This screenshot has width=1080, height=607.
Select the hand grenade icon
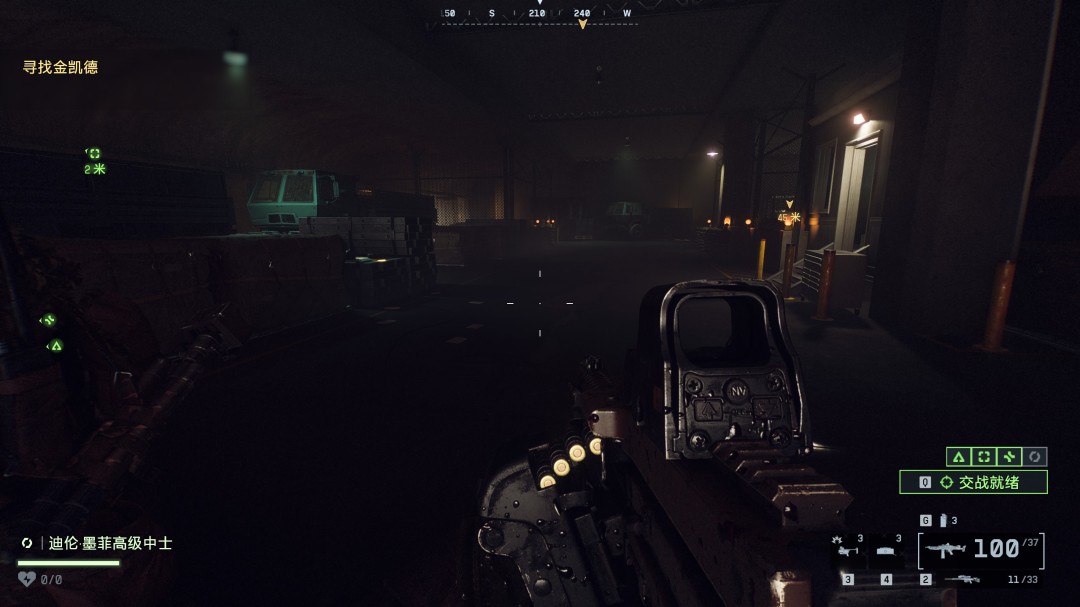click(x=941, y=520)
